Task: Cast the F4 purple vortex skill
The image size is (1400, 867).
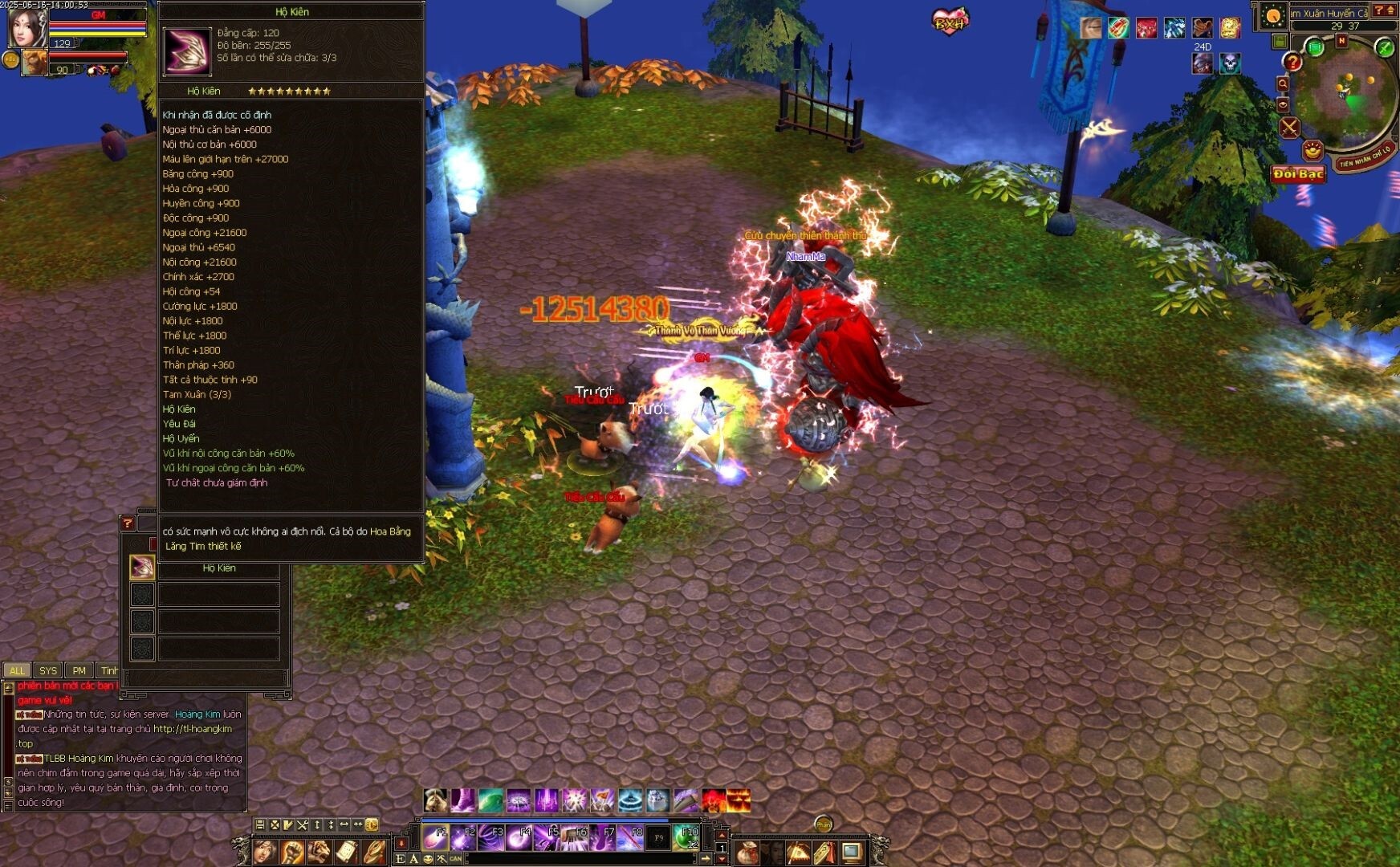Action: [x=519, y=838]
